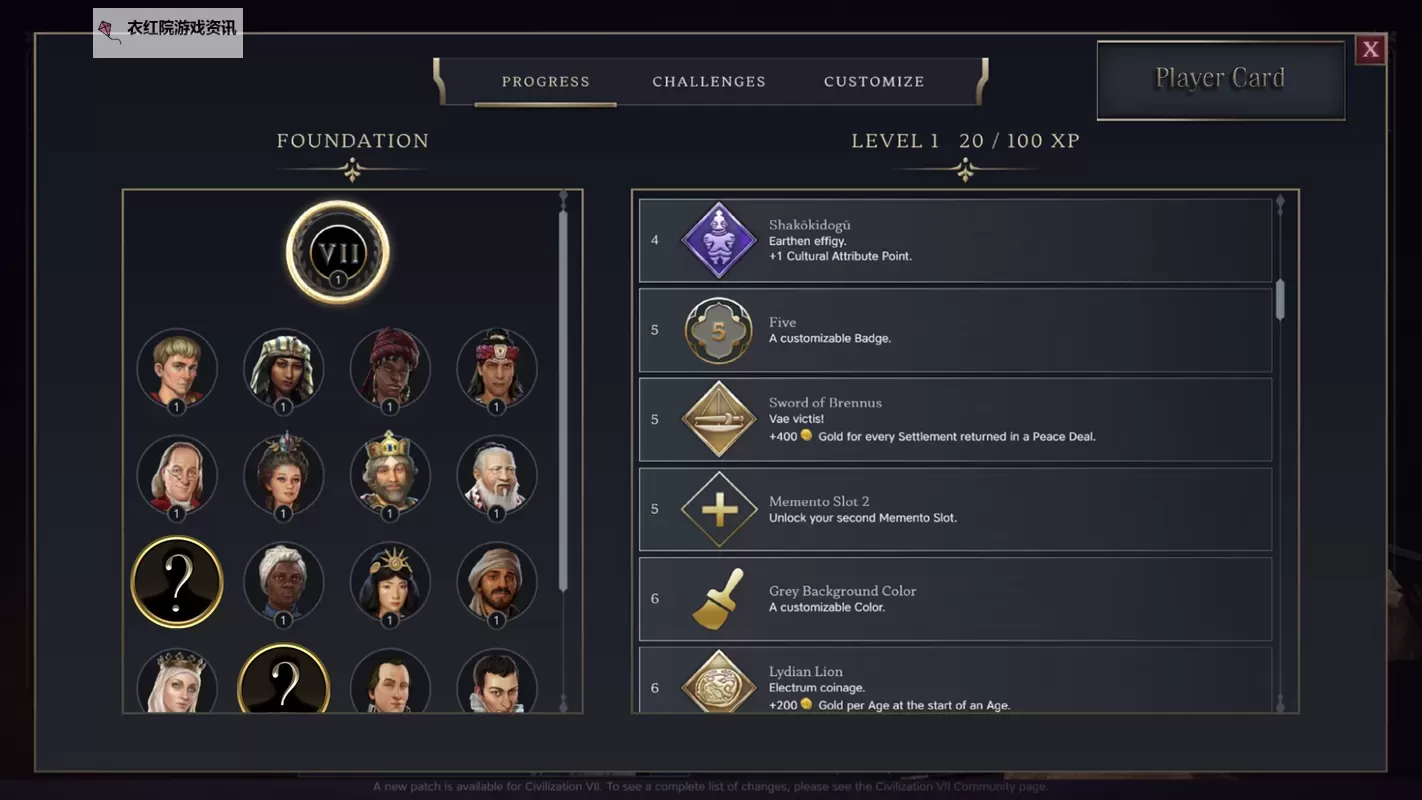Open the Challenges tab
The width and height of the screenshot is (1422, 800).
[x=709, y=82]
